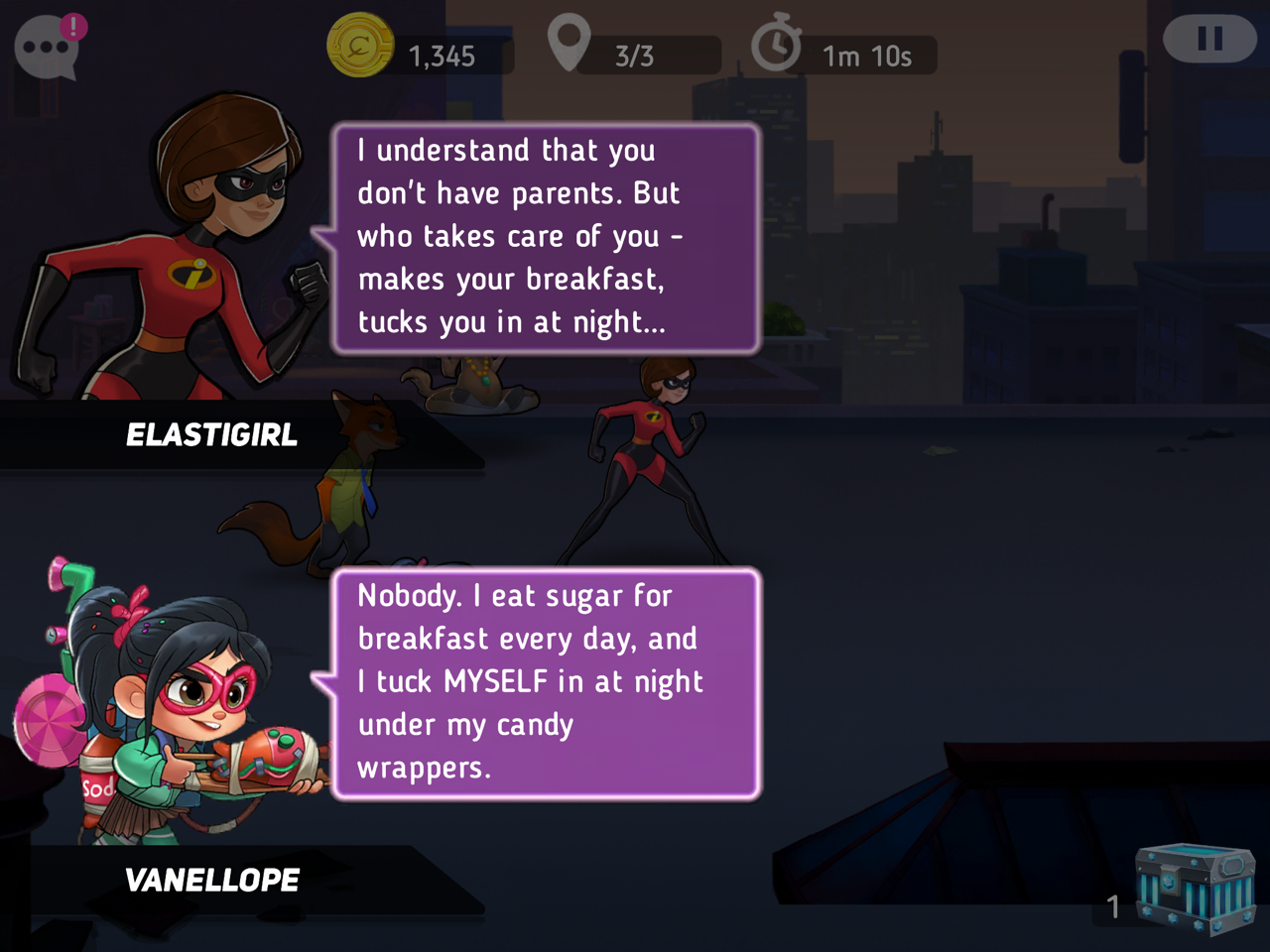The width and height of the screenshot is (1270, 952).
Task: Tap Elastigirl's speech bubble
Action: point(546,238)
